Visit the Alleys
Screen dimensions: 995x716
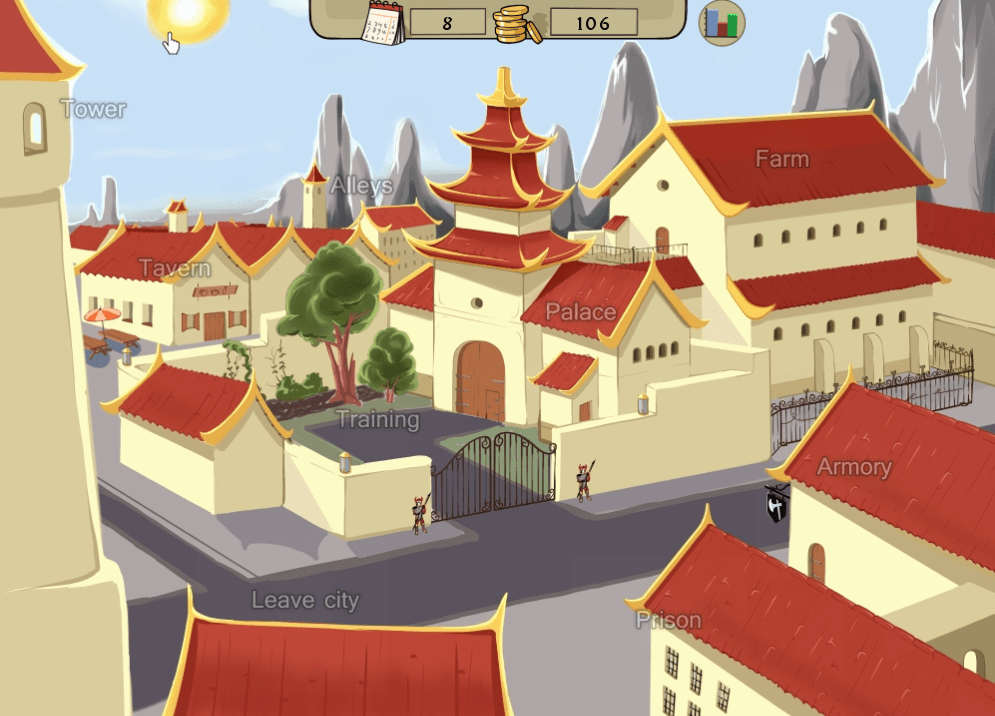click(361, 185)
